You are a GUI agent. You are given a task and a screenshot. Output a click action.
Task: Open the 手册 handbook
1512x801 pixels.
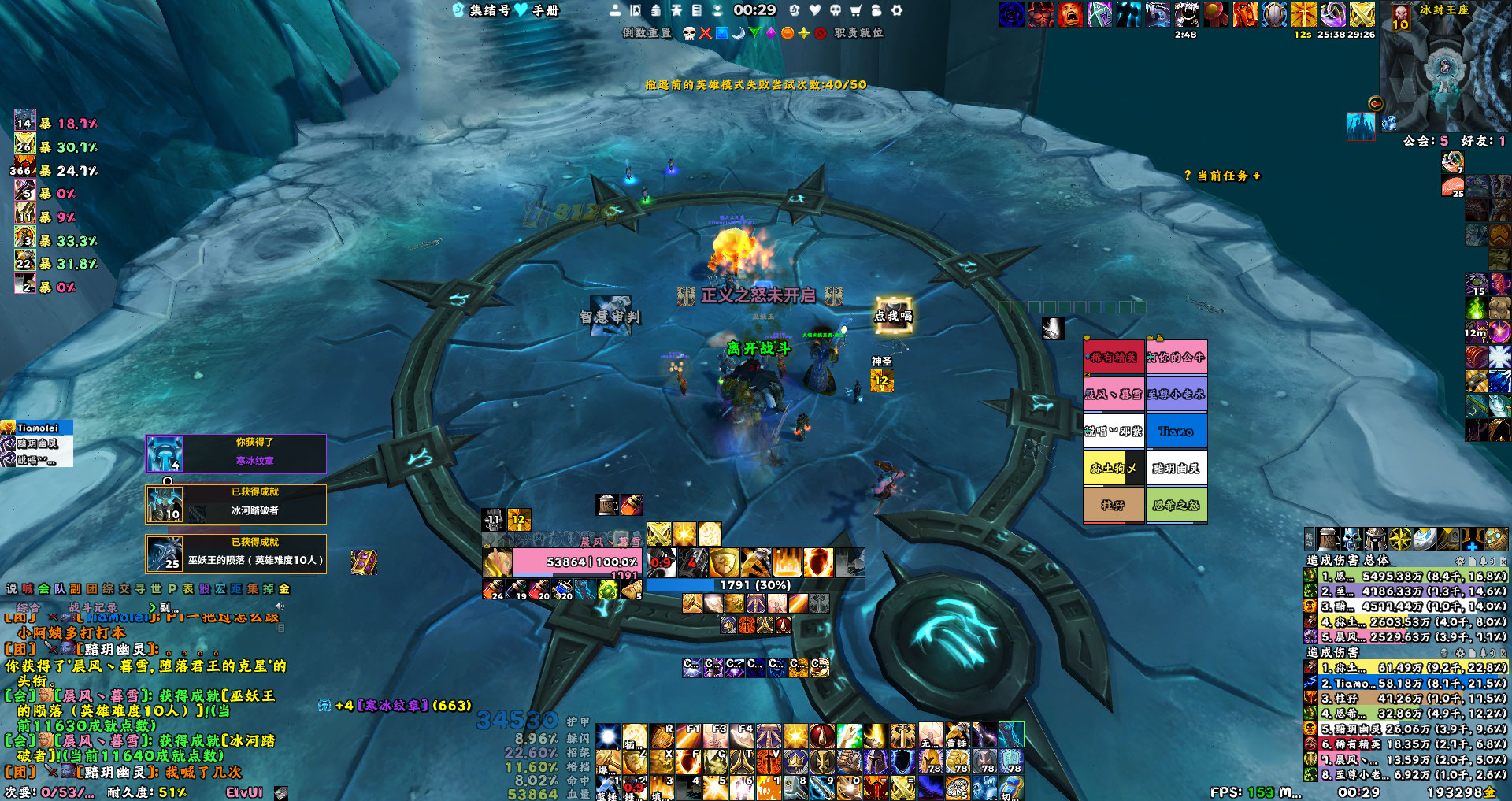(x=545, y=10)
